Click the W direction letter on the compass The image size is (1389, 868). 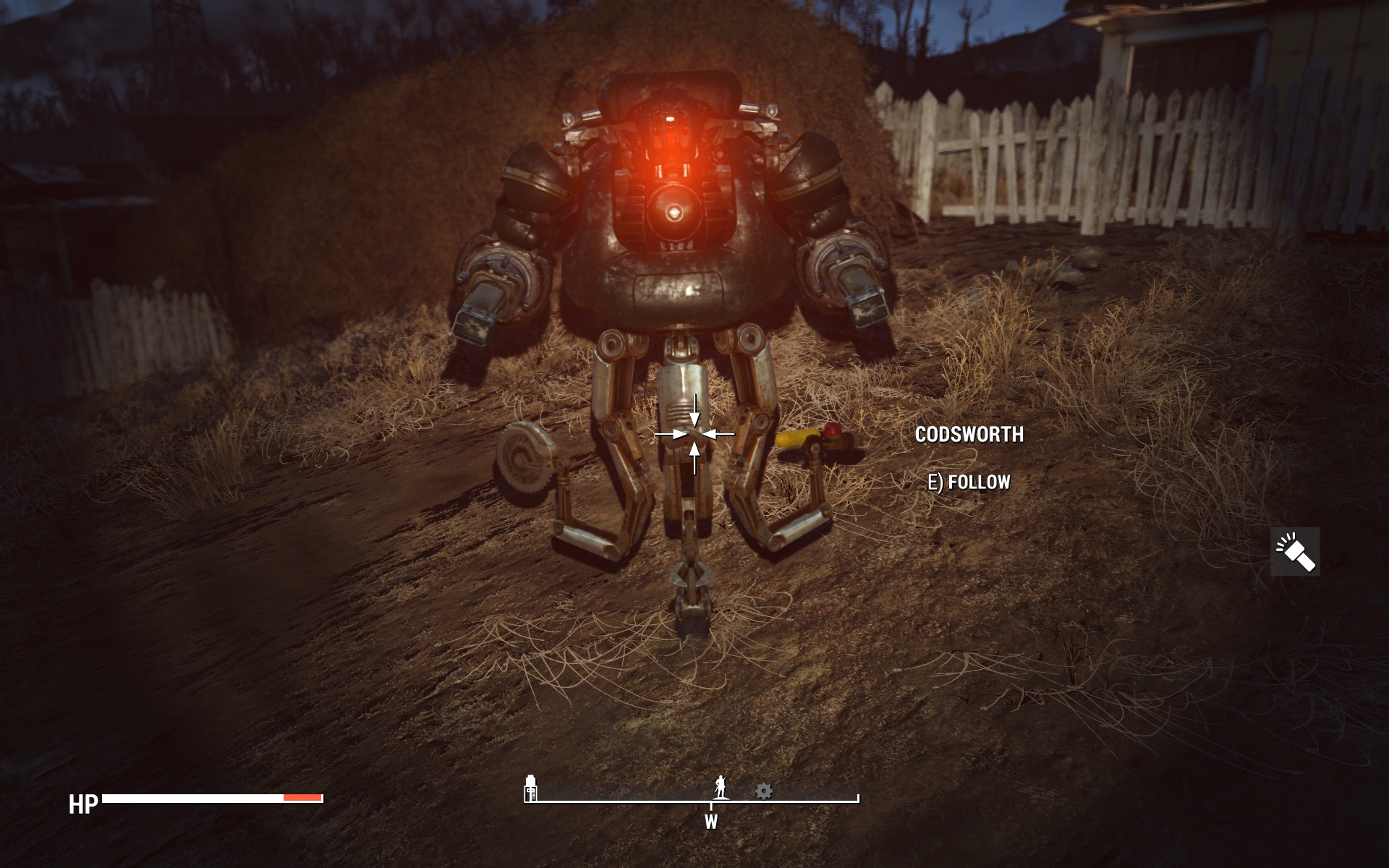[x=713, y=822]
